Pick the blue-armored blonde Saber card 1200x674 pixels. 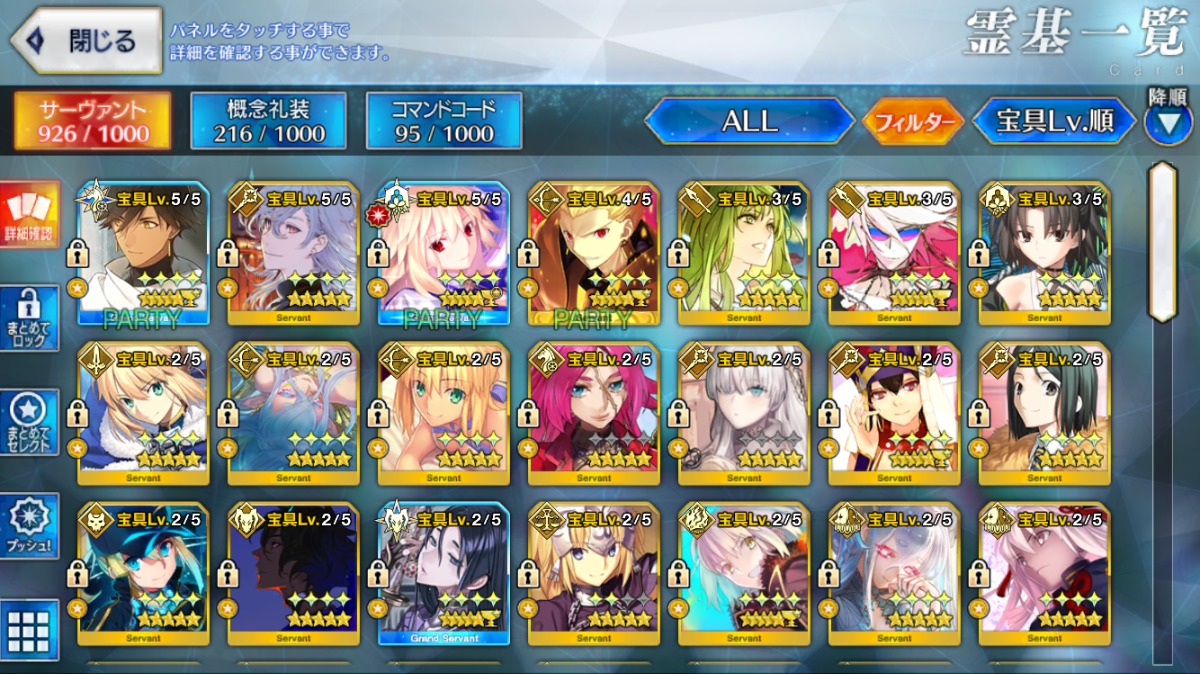click(143, 413)
